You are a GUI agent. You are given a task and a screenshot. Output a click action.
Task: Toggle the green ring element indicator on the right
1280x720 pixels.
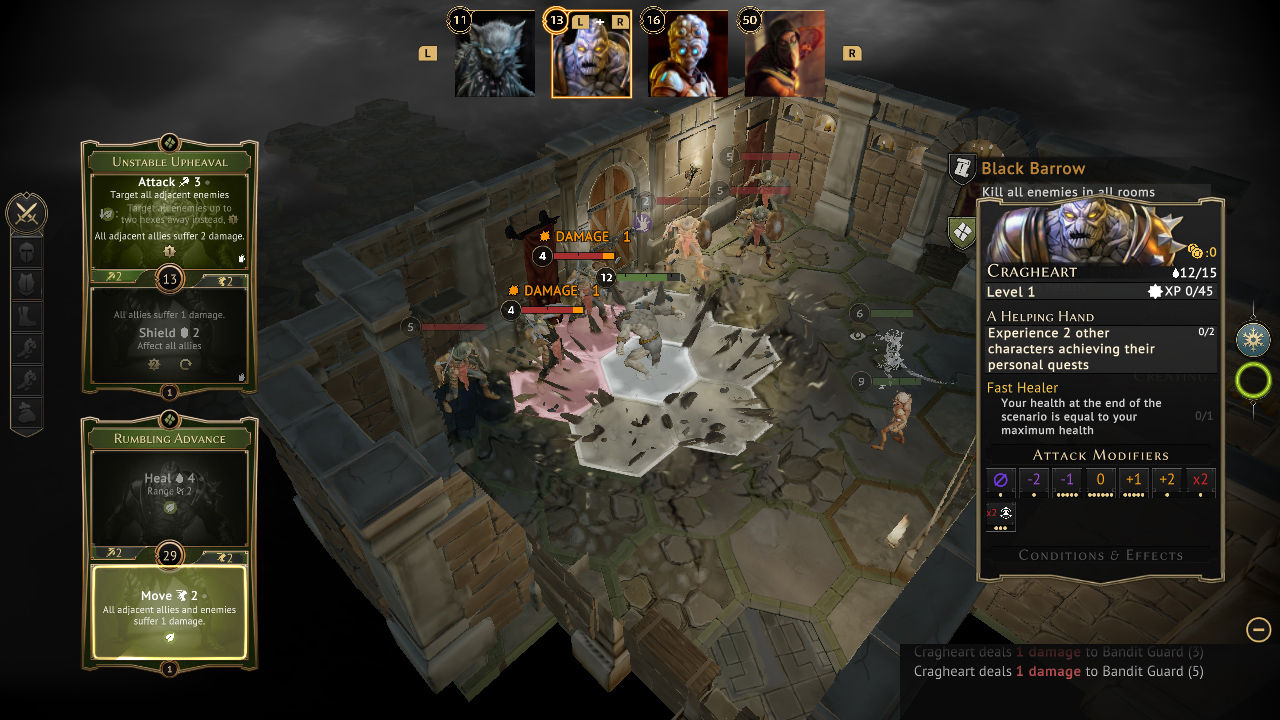click(x=1254, y=380)
